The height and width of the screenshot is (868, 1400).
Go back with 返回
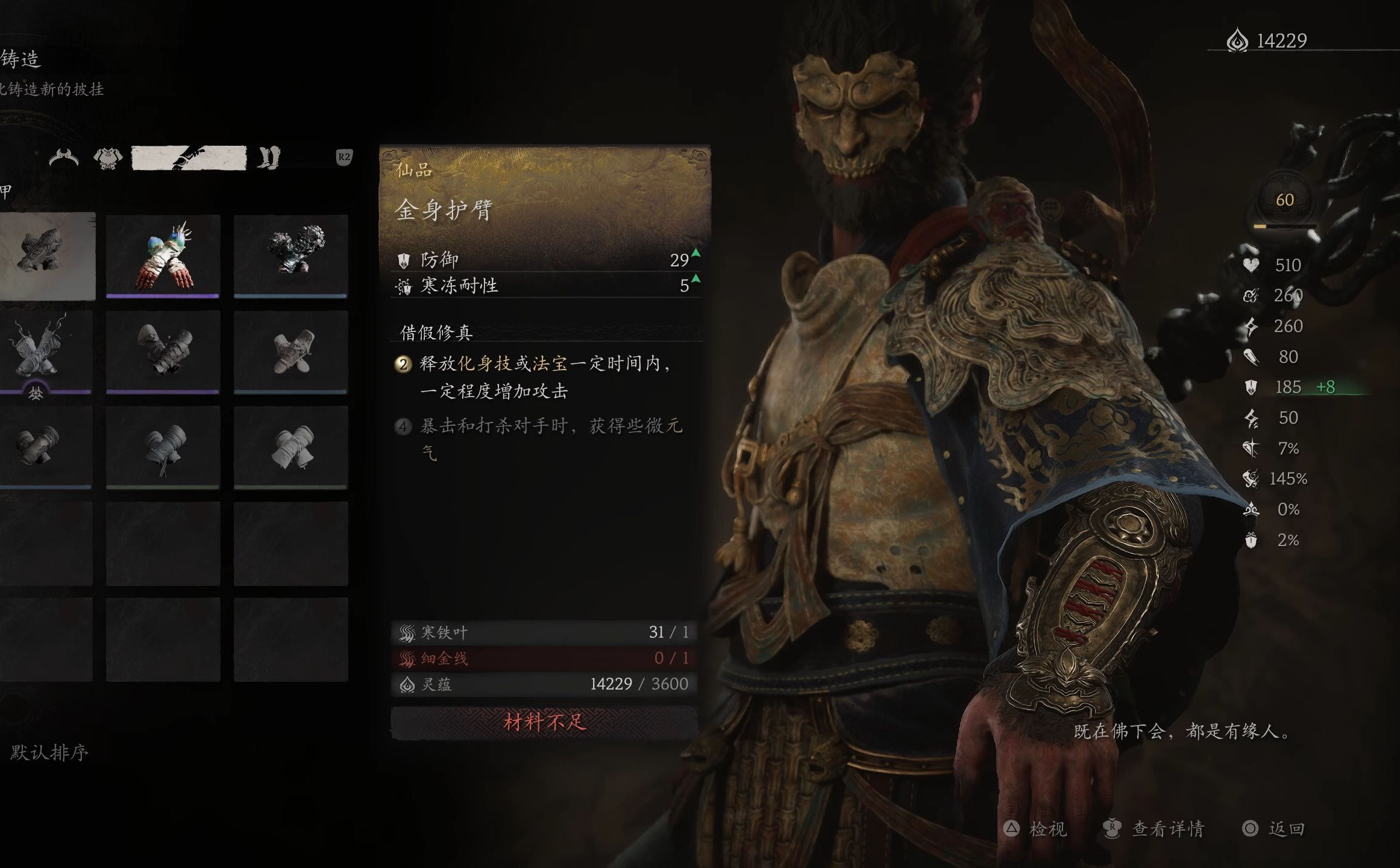pos(1275,829)
